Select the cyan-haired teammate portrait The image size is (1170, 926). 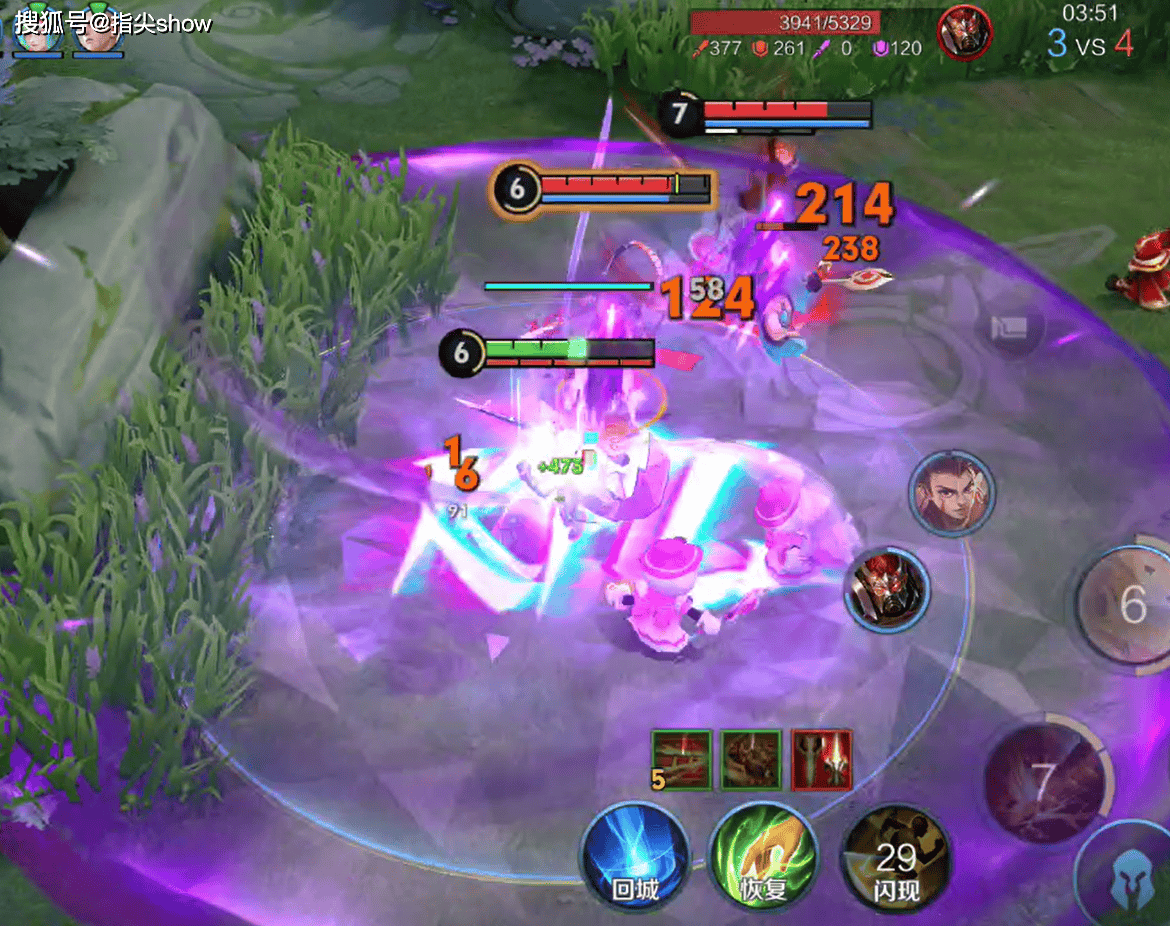tap(37, 30)
